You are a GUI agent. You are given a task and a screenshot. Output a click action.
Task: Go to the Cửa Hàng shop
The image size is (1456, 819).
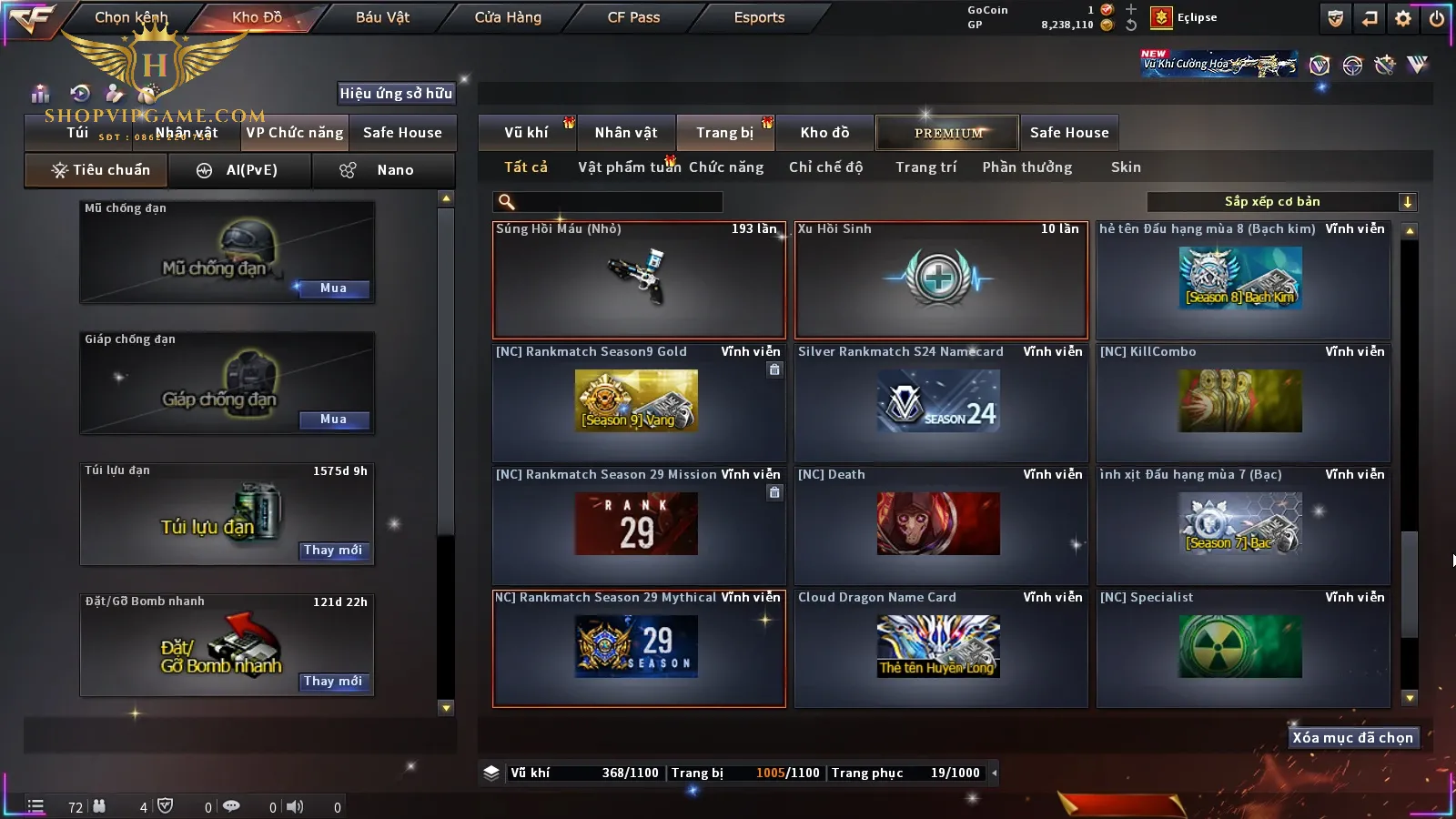point(508,17)
